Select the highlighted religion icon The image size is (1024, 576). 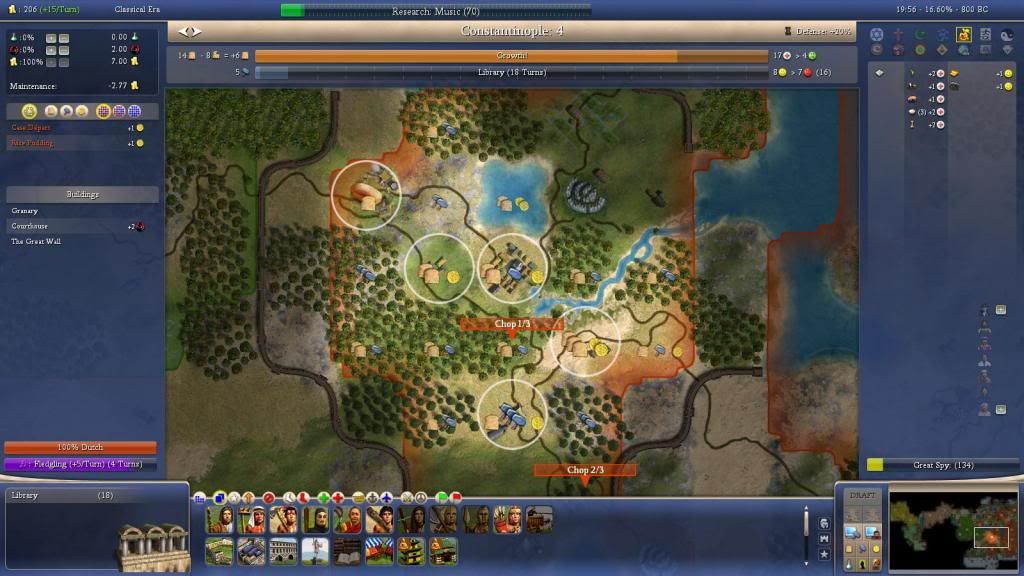tap(964, 34)
